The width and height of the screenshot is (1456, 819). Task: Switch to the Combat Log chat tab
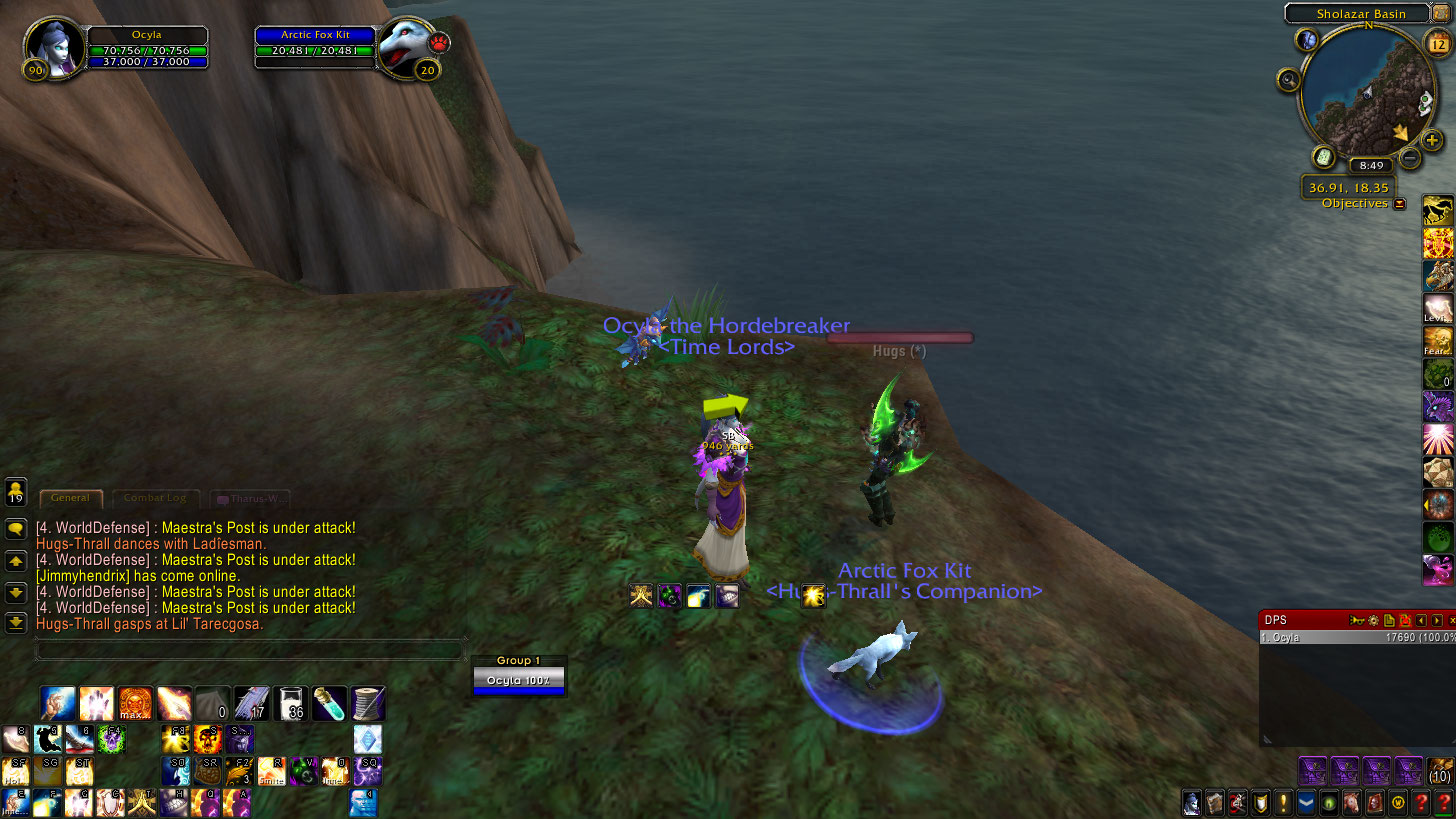click(x=155, y=497)
